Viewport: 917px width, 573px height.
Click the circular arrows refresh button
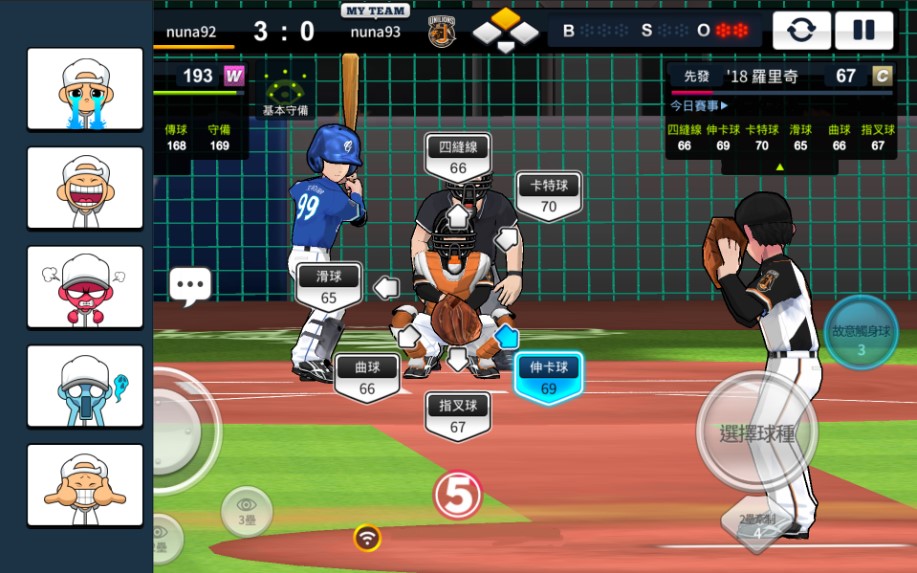(x=801, y=31)
